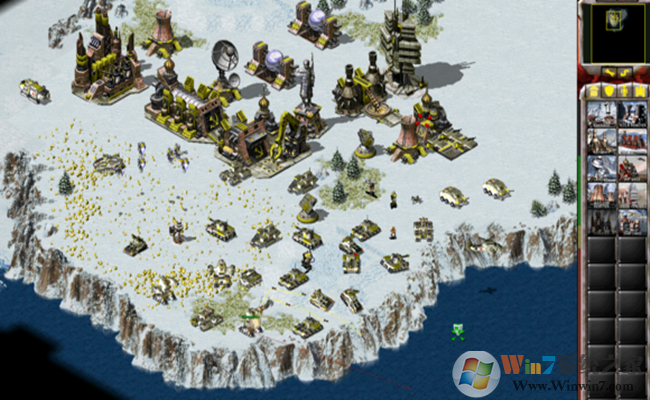Switch to the structures build tab
This screenshot has height=400, width=650.
click(x=592, y=90)
